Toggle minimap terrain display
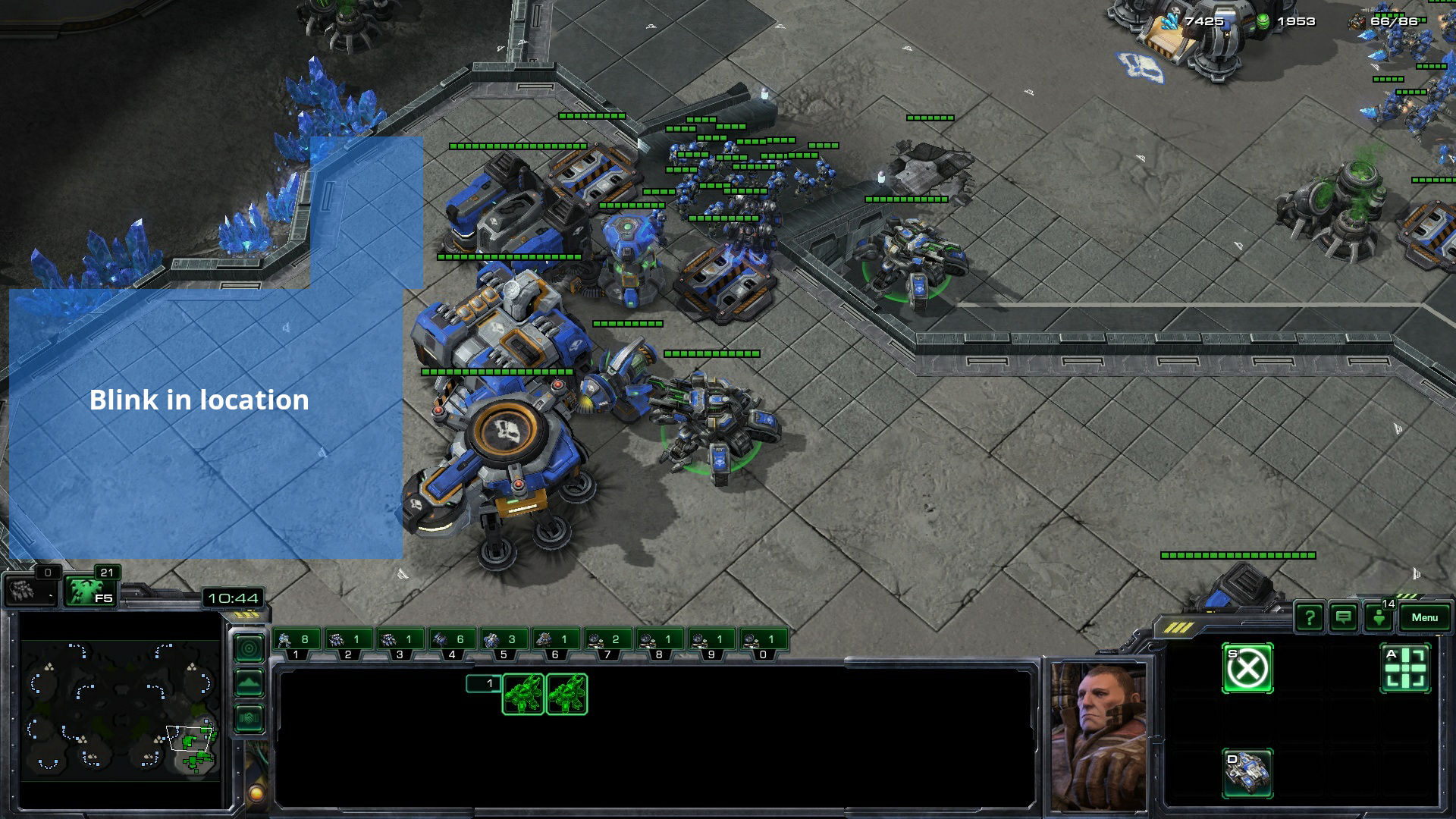The width and height of the screenshot is (1456, 819). coord(249,683)
